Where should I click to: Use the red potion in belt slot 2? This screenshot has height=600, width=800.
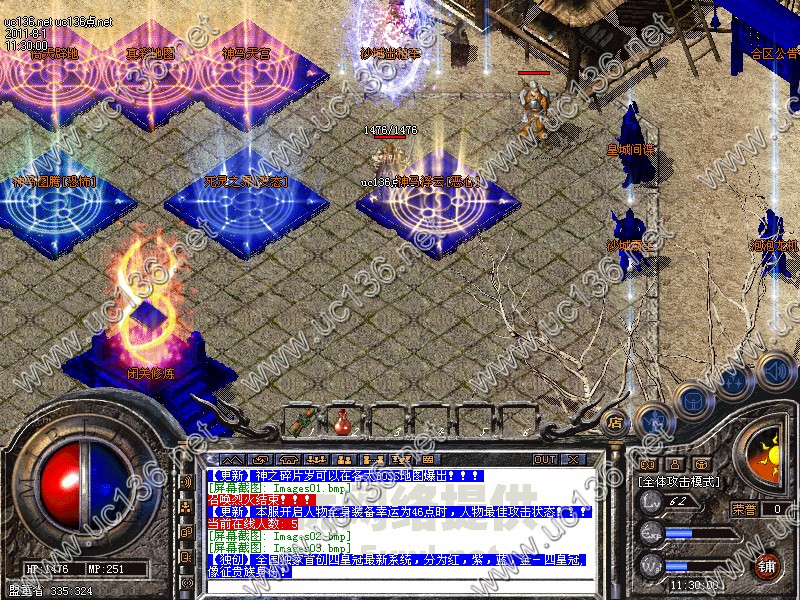pyautogui.click(x=341, y=421)
